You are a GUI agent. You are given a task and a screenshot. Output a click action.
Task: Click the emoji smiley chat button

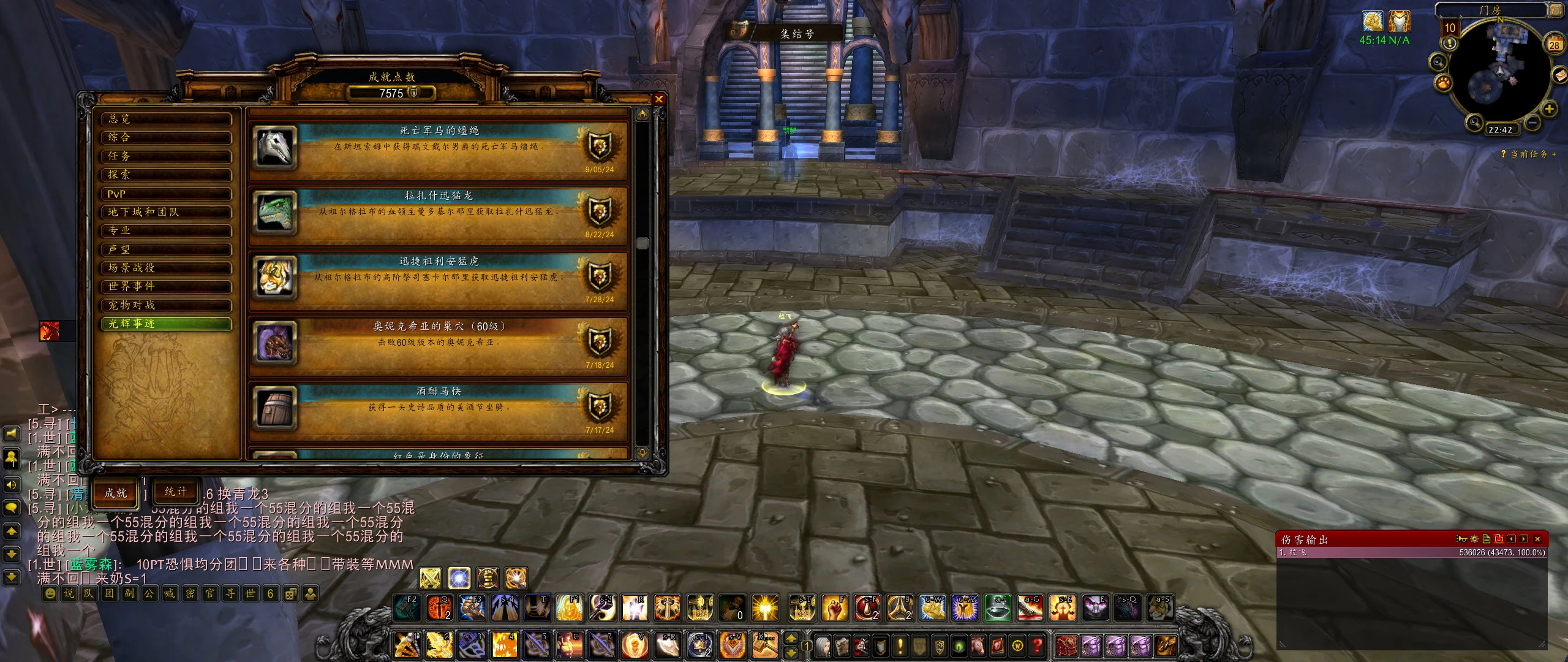tap(50, 593)
